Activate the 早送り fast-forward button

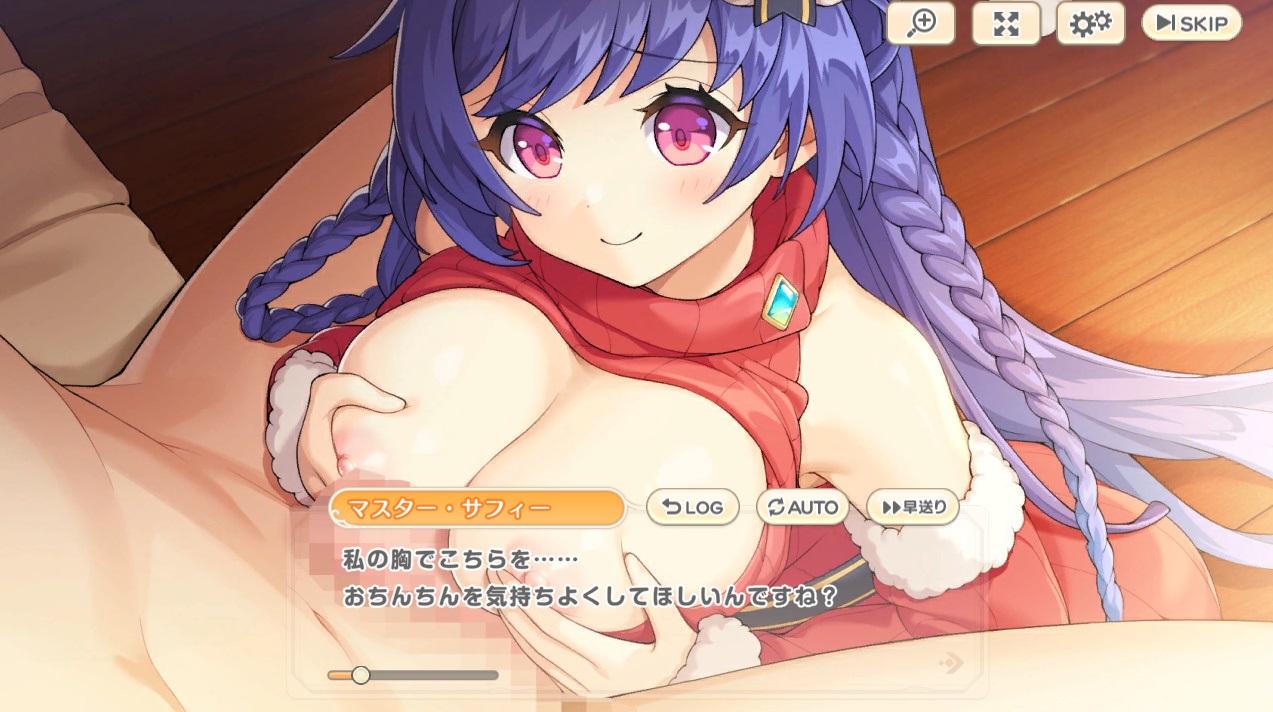click(x=913, y=507)
